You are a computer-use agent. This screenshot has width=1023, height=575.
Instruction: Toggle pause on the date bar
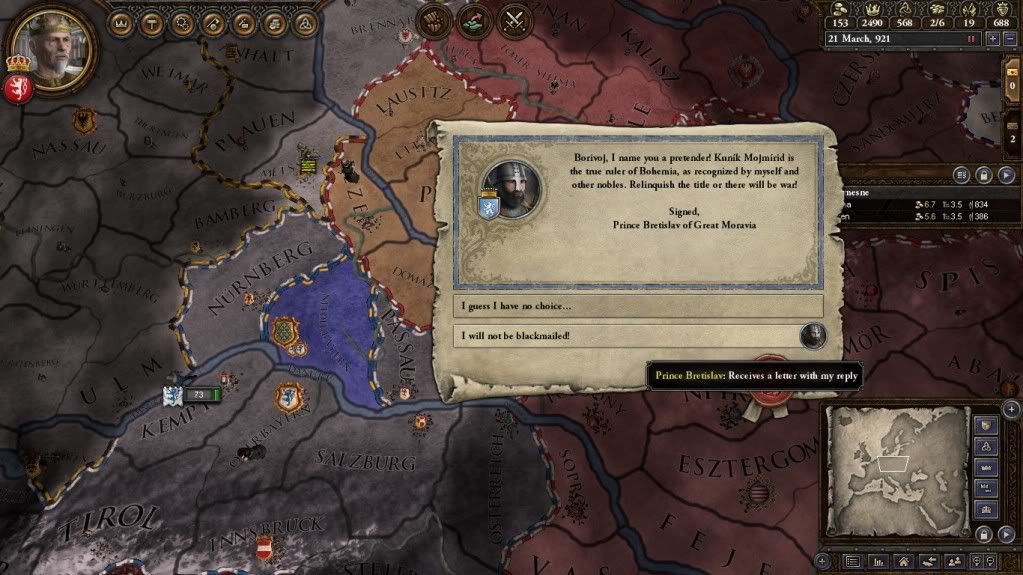coord(970,38)
